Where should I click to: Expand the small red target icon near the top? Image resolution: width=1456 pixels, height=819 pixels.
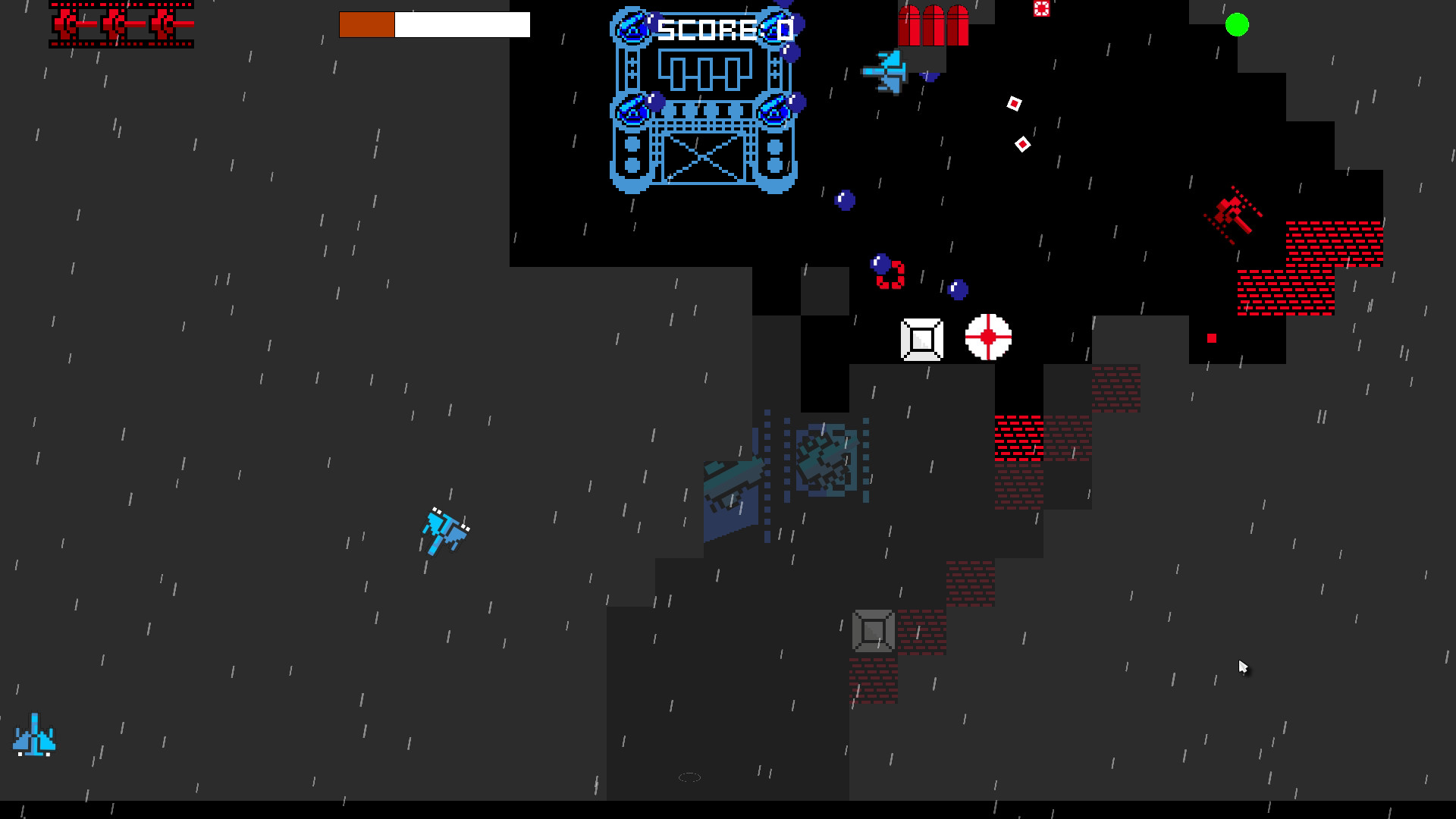[1041, 9]
